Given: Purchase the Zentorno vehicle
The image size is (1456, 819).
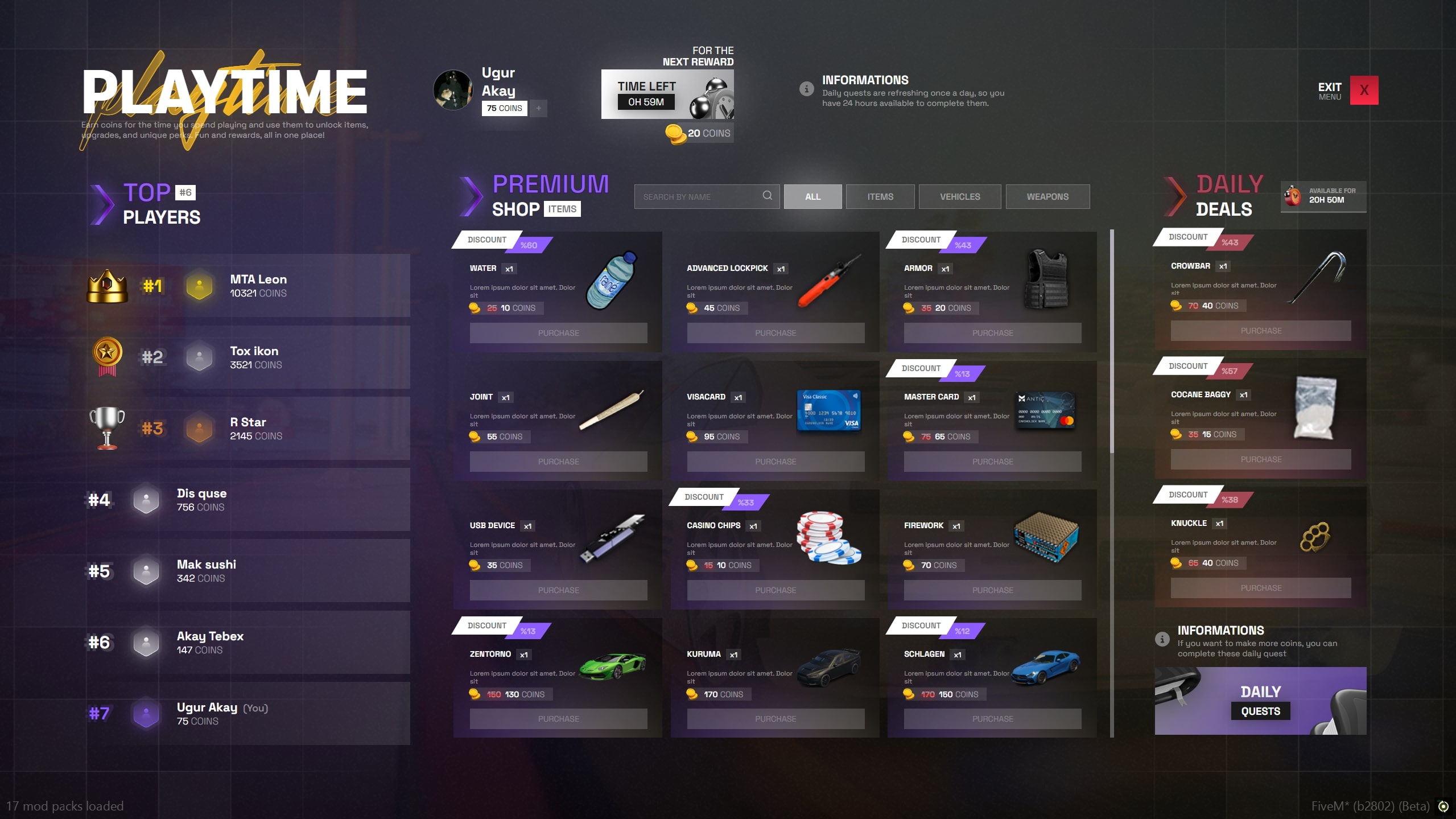Looking at the screenshot, I should [x=558, y=718].
